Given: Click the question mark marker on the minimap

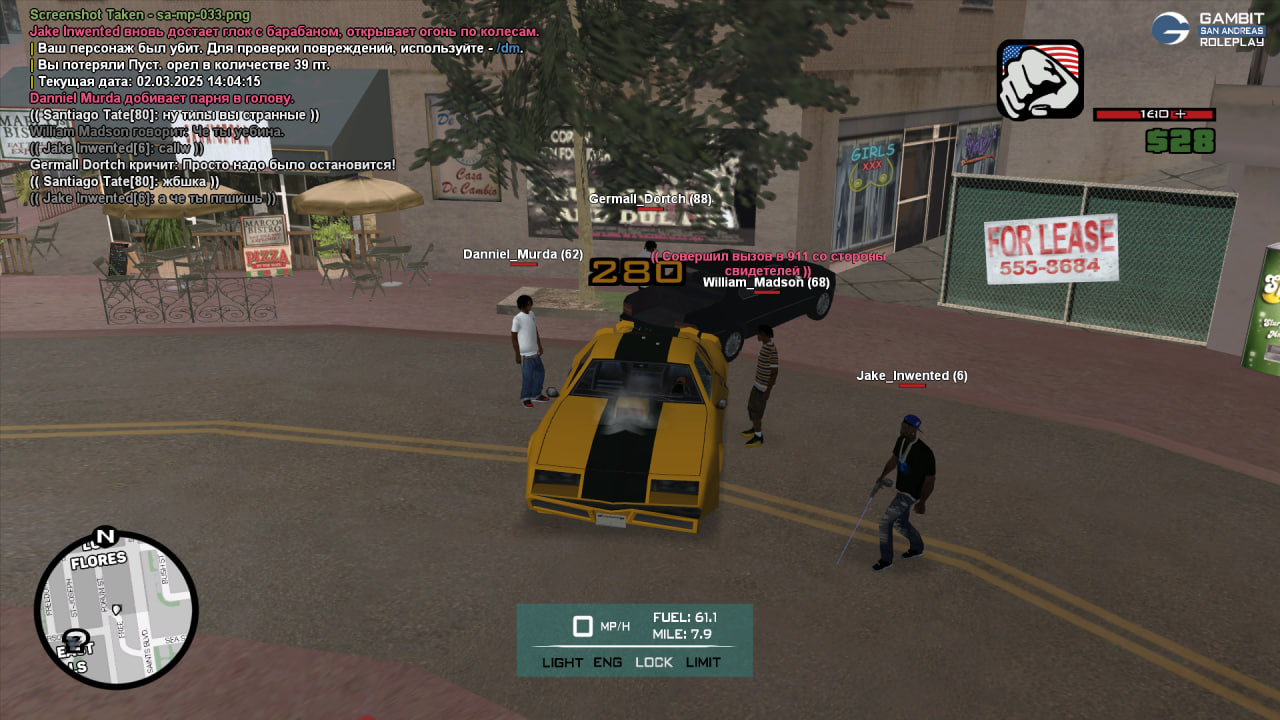Looking at the screenshot, I should click(x=76, y=640).
